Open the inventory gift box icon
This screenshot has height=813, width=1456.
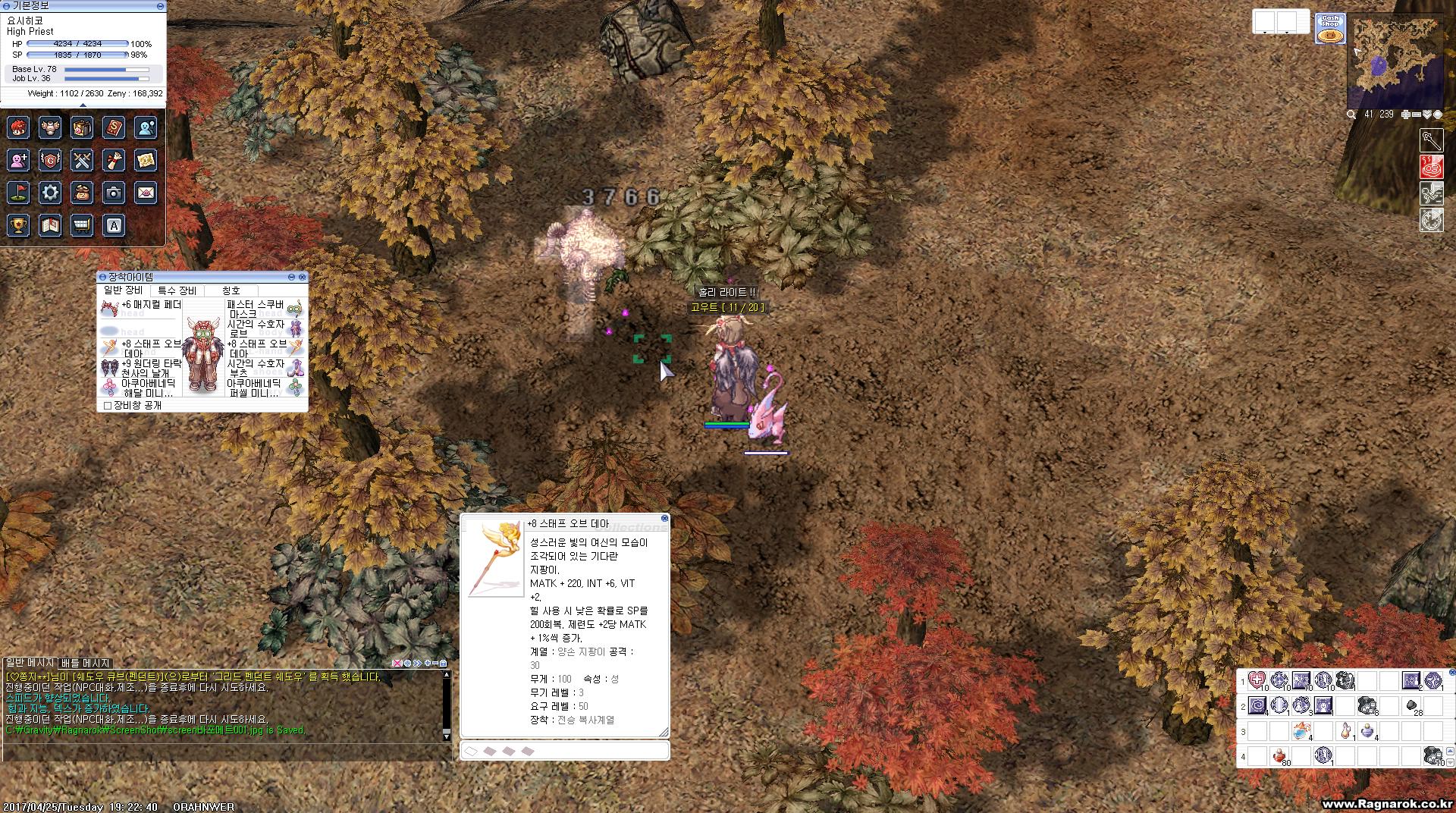point(82,127)
